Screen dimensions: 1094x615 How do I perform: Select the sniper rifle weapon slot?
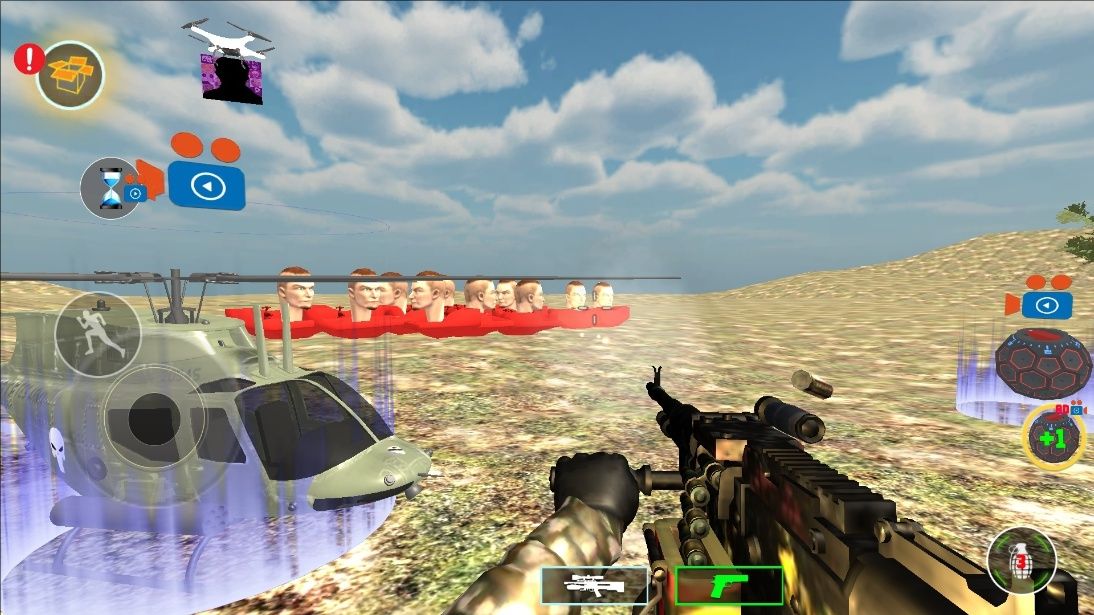[594, 585]
